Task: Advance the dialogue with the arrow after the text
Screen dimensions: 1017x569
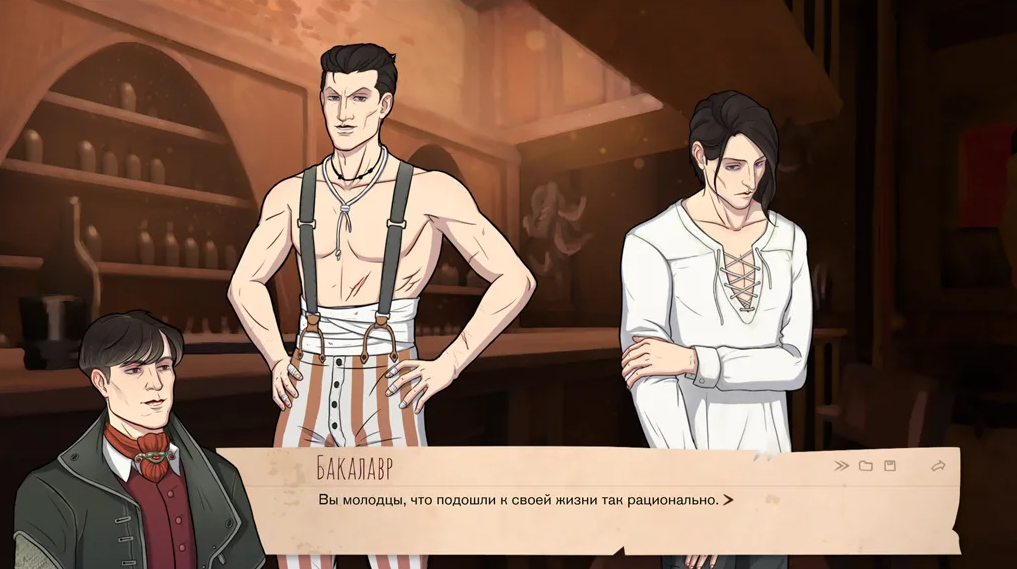Action: (728, 500)
